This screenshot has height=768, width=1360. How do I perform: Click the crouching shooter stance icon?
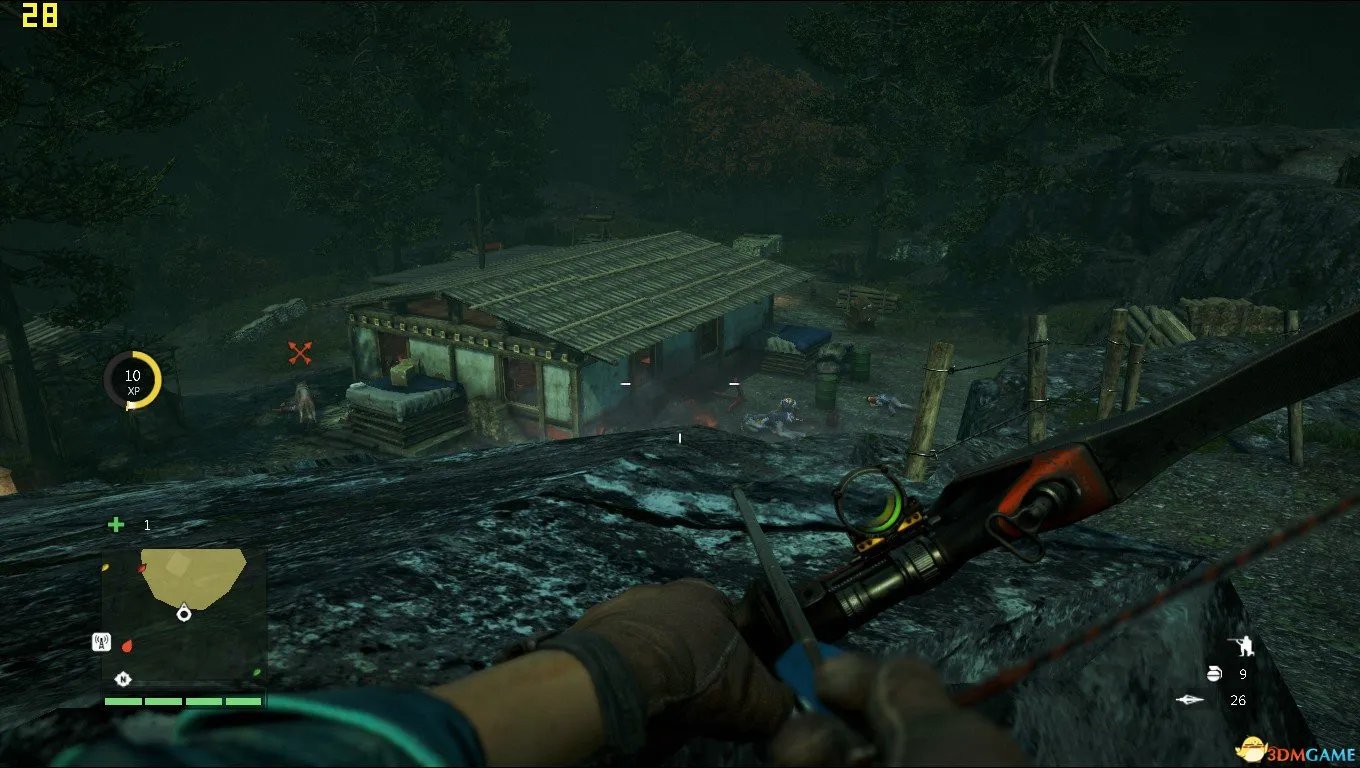coord(1240,646)
